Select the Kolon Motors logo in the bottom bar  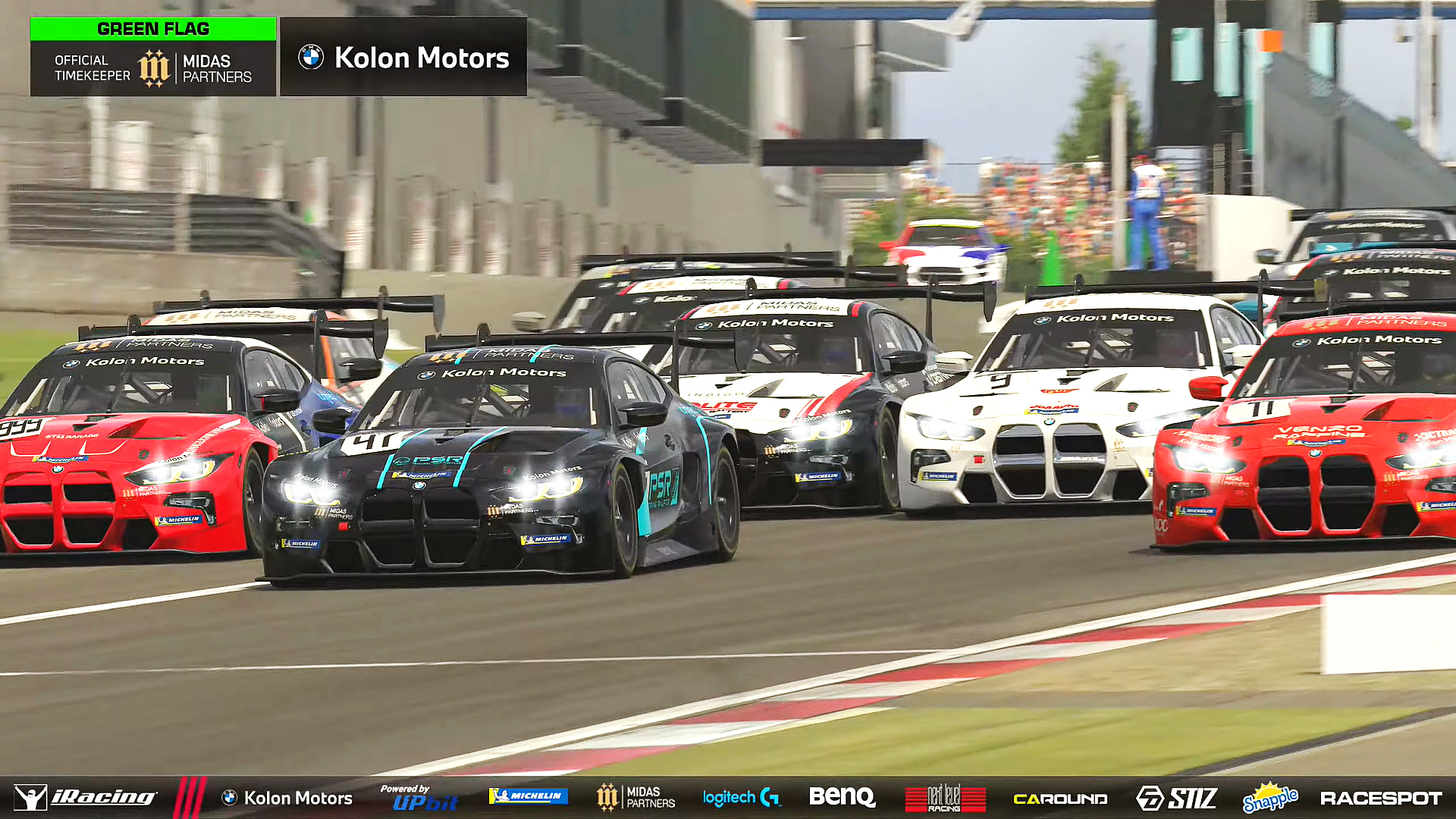[x=287, y=798]
